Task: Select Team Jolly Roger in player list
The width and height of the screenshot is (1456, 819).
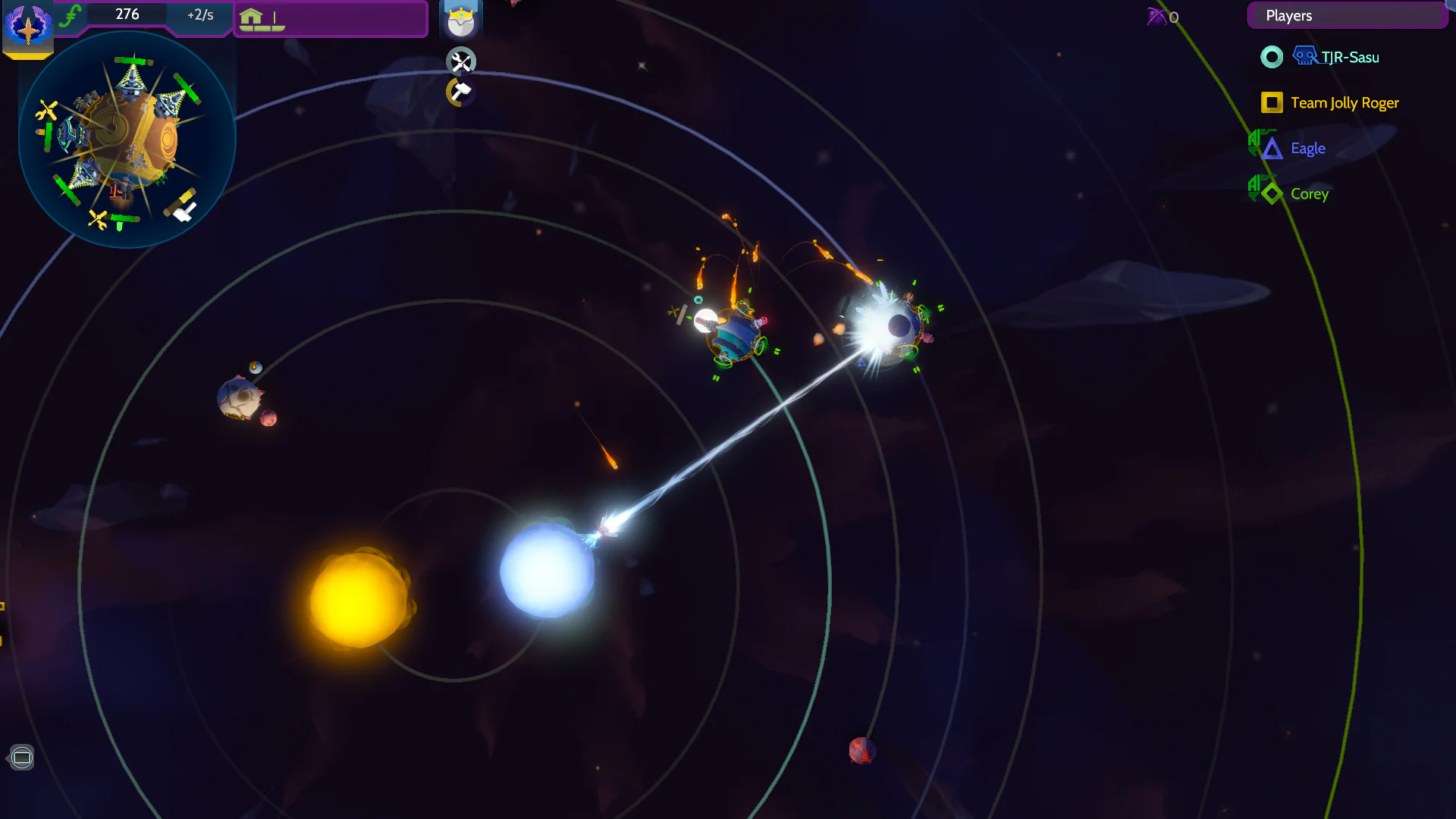Action: [x=1345, y=102]
